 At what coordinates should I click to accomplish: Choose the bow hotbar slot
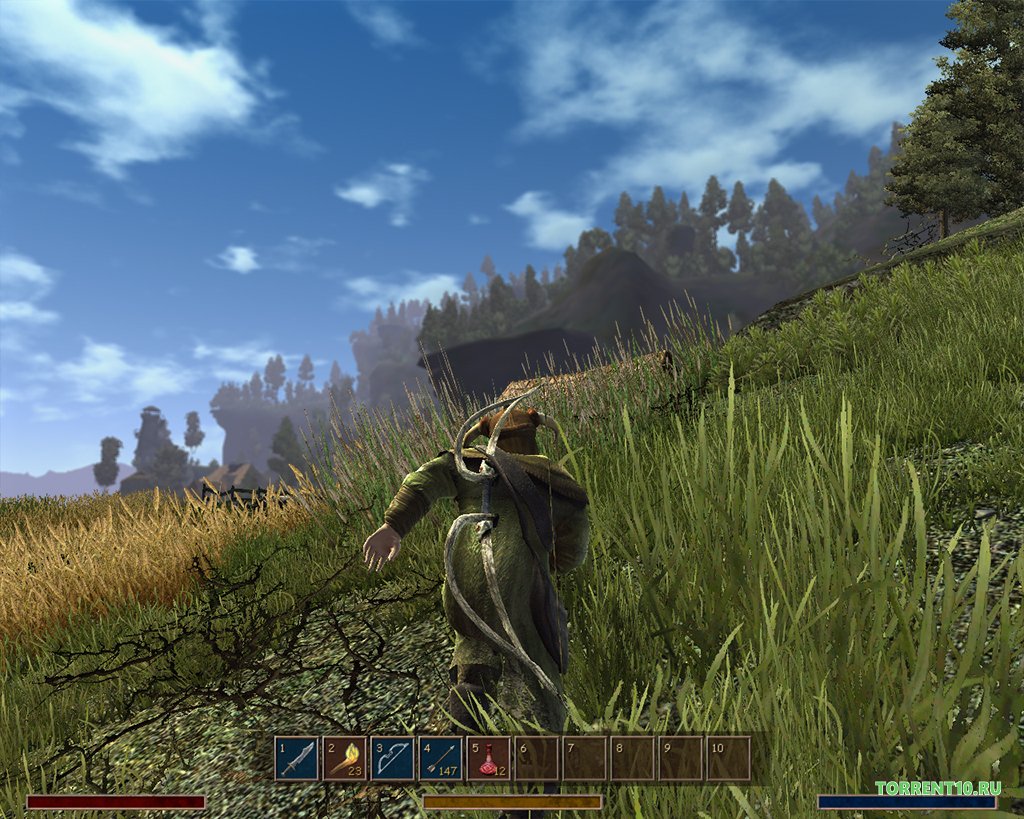point(393,759)
